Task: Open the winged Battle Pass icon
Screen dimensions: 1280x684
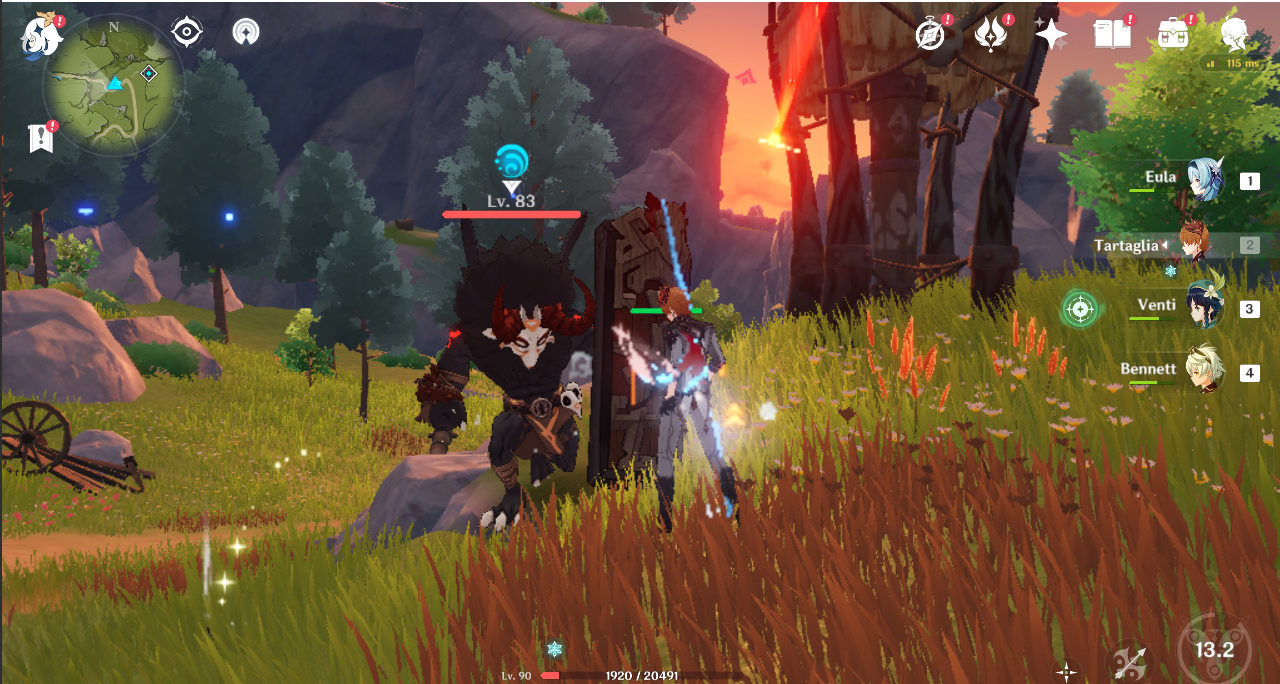Action: click(991, 35)
